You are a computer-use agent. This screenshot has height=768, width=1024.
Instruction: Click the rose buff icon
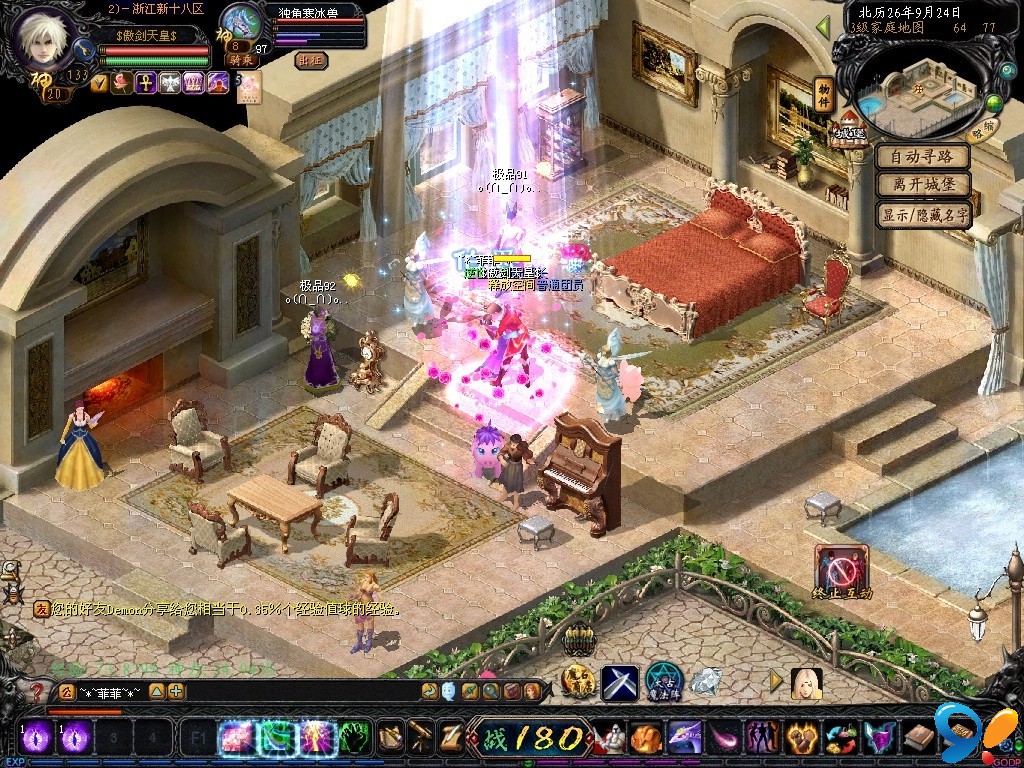point(122,83)
